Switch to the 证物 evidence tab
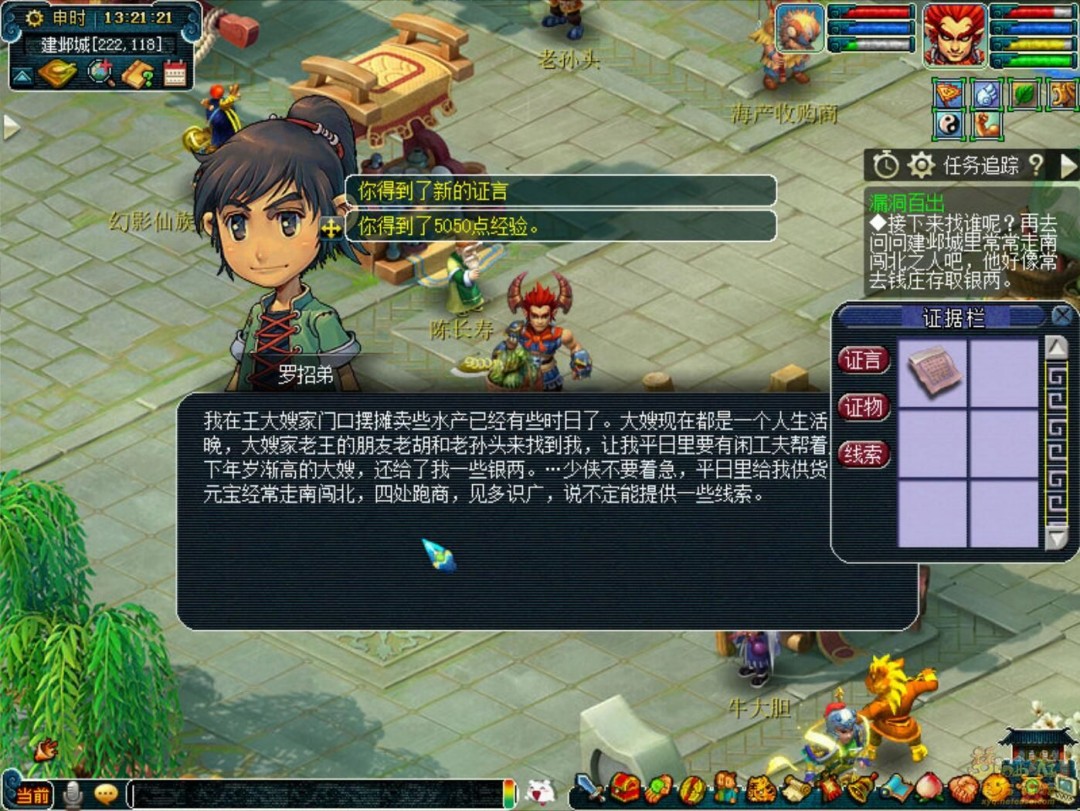This screenshot has width=1080, height=811. [863, 407]
